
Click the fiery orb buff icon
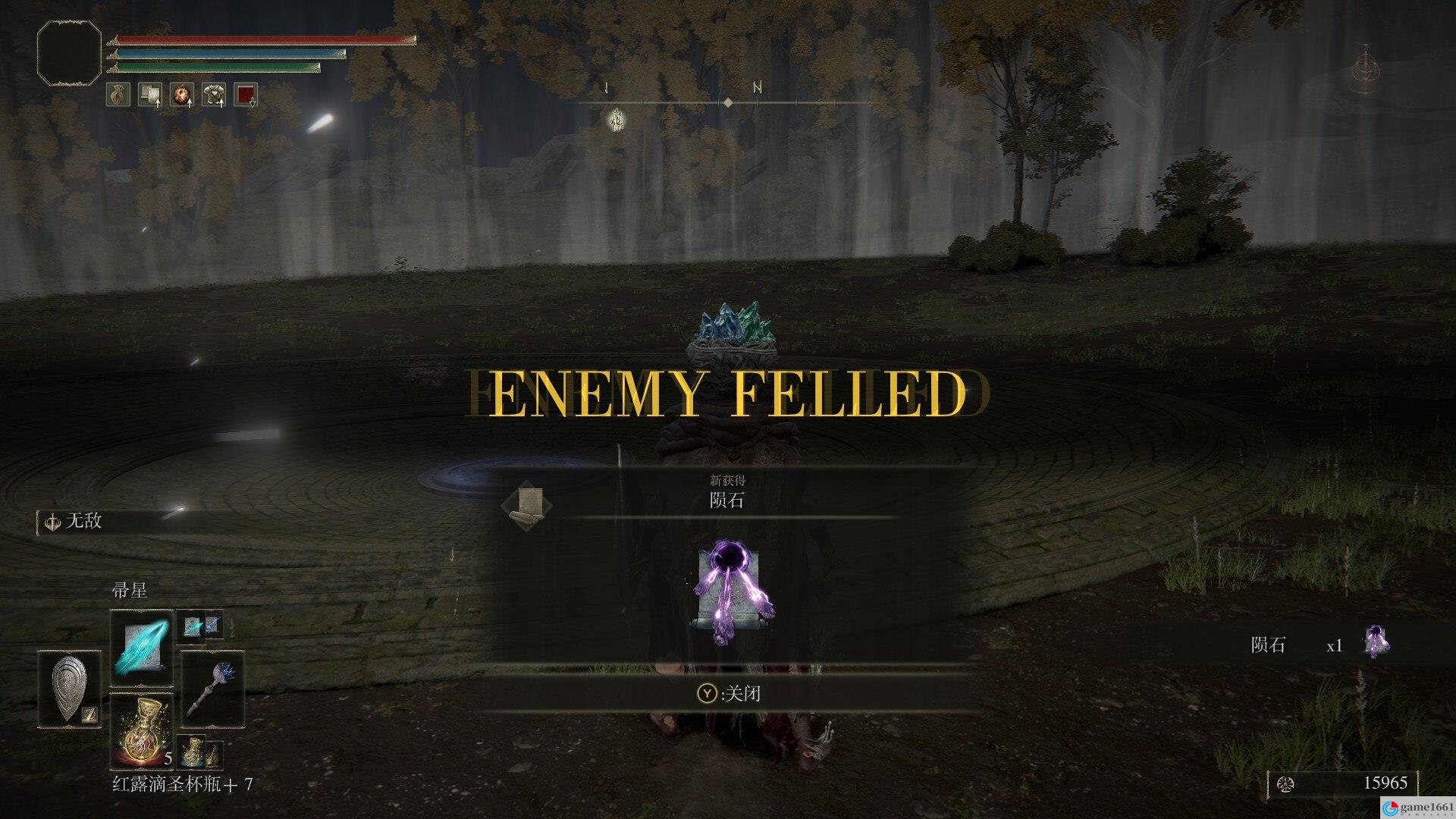click(x=182, y=95)
